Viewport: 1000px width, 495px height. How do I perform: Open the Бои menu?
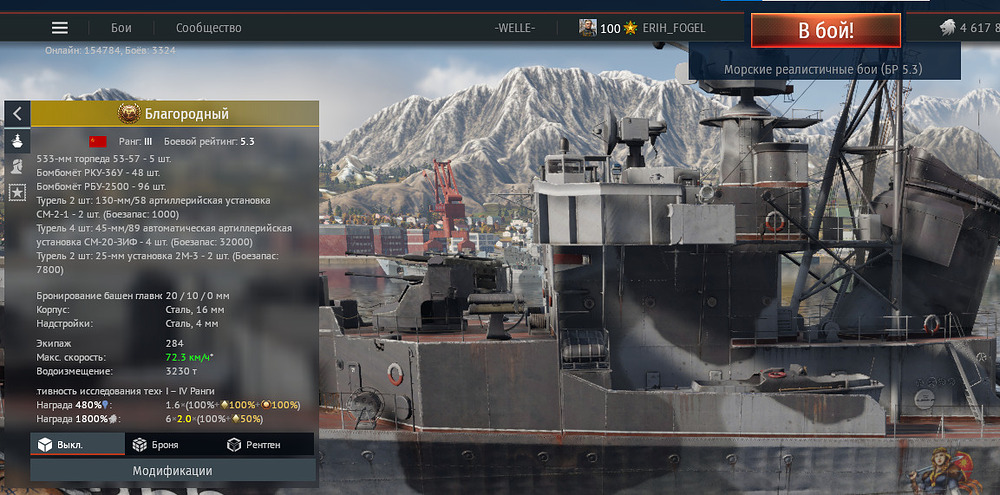click(x=120, y=28)
